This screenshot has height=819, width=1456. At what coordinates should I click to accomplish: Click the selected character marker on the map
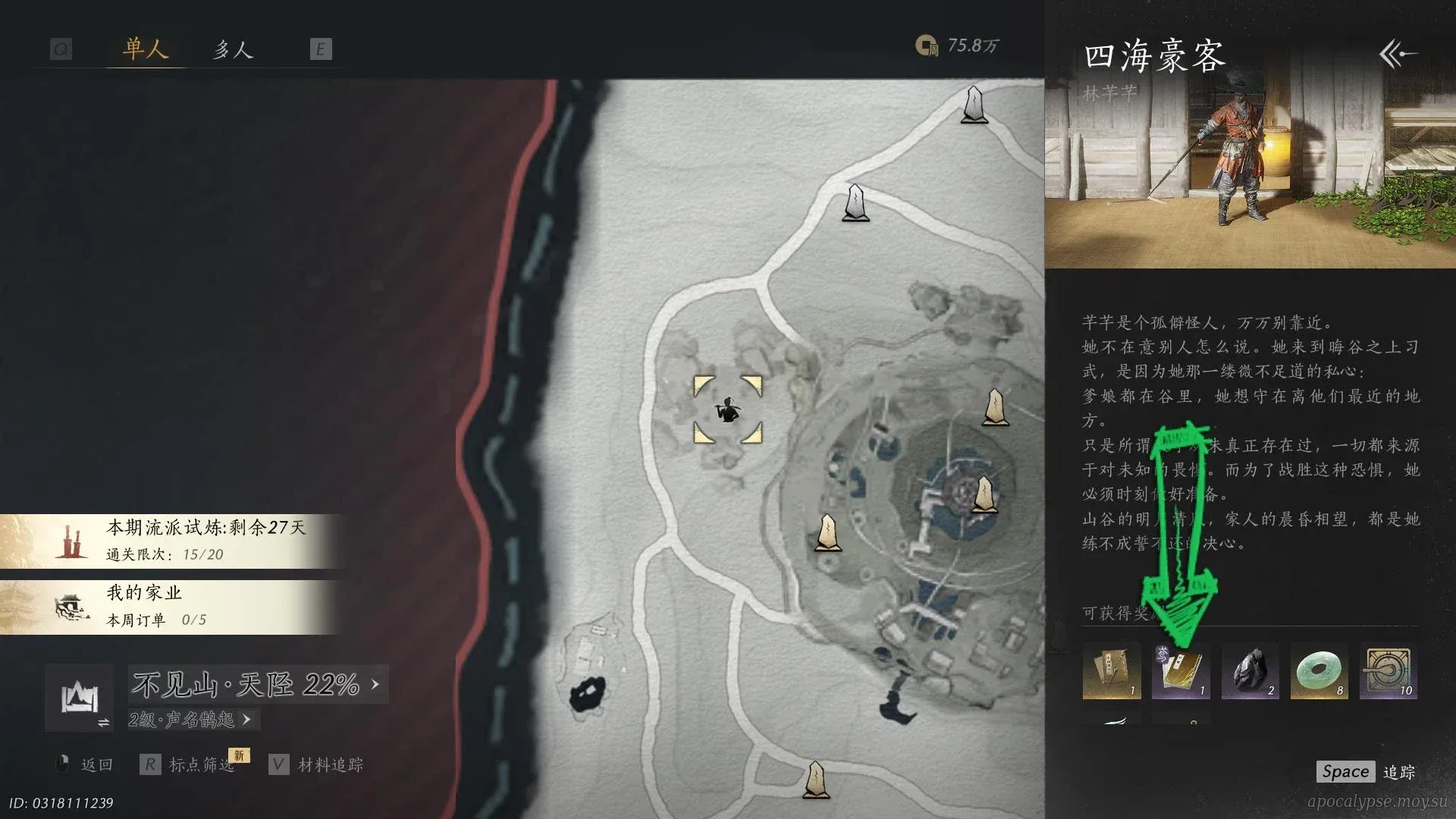point(728,410)
